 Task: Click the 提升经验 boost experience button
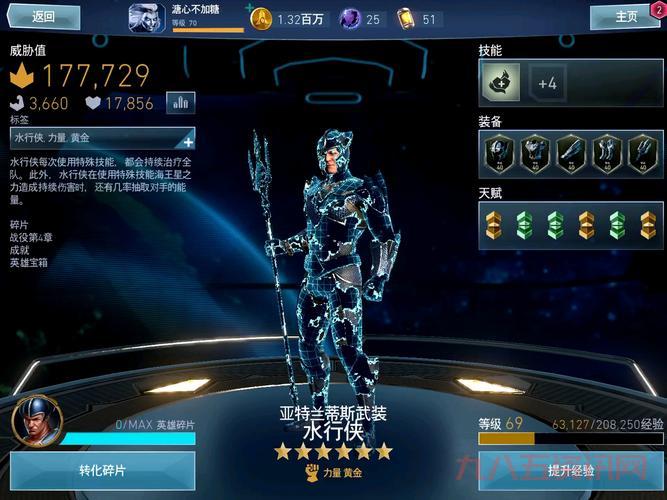(571, 471)
